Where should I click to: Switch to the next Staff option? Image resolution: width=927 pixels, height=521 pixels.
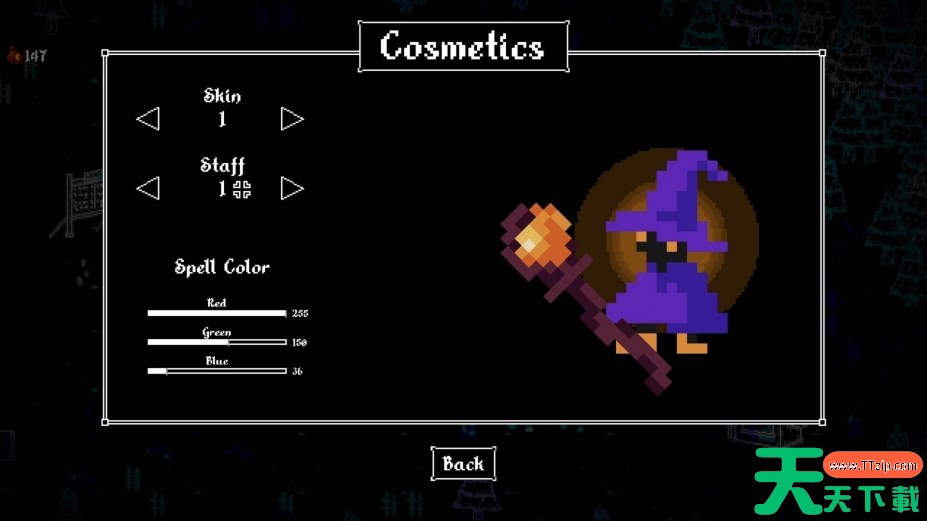pos(291,188)
